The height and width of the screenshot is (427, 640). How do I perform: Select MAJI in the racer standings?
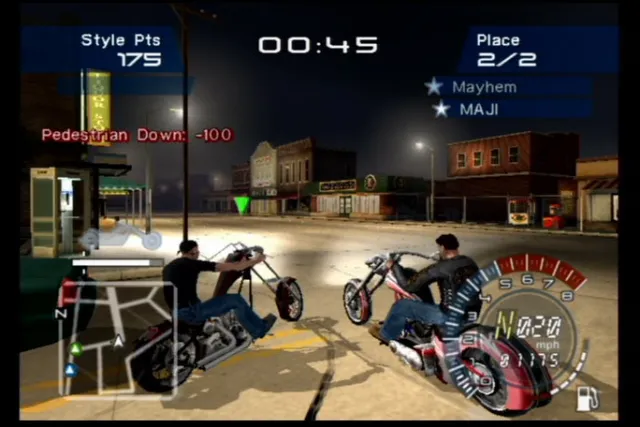point(478,109)
